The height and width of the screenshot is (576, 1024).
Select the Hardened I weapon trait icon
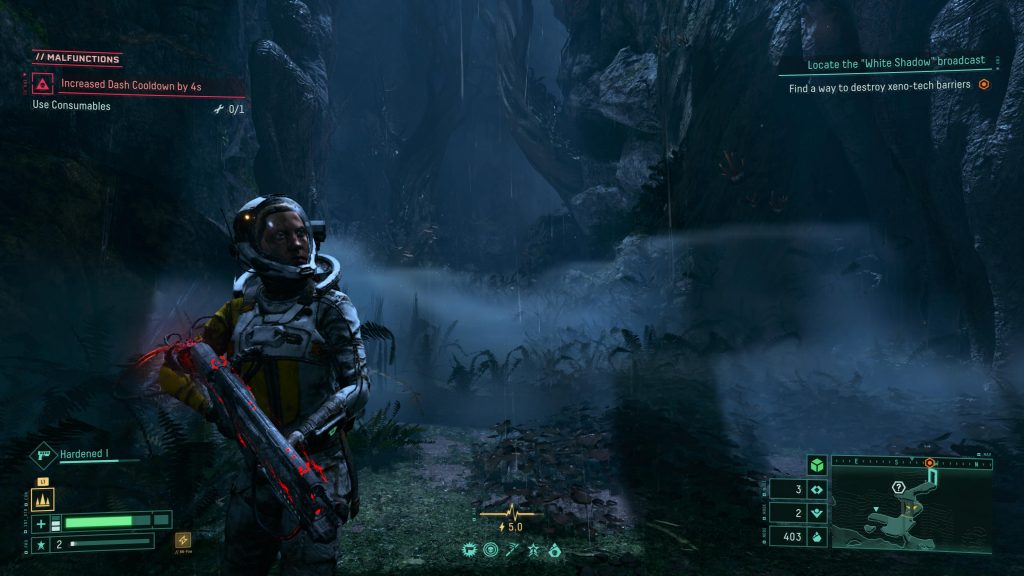click(x=45, y=455)
